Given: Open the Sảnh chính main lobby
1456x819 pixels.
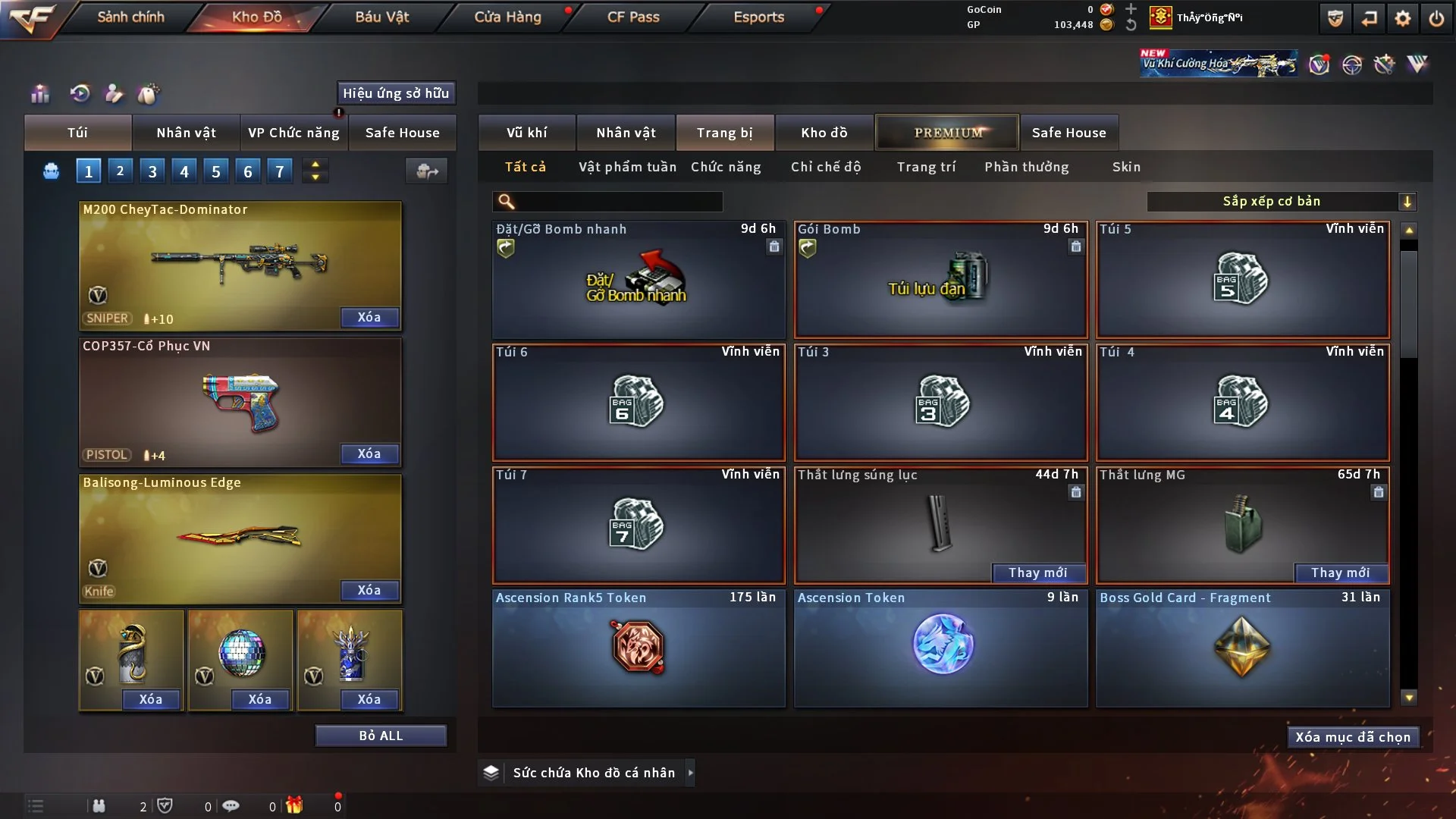Looking at the screenshot, I should click(x=130, y=17).
